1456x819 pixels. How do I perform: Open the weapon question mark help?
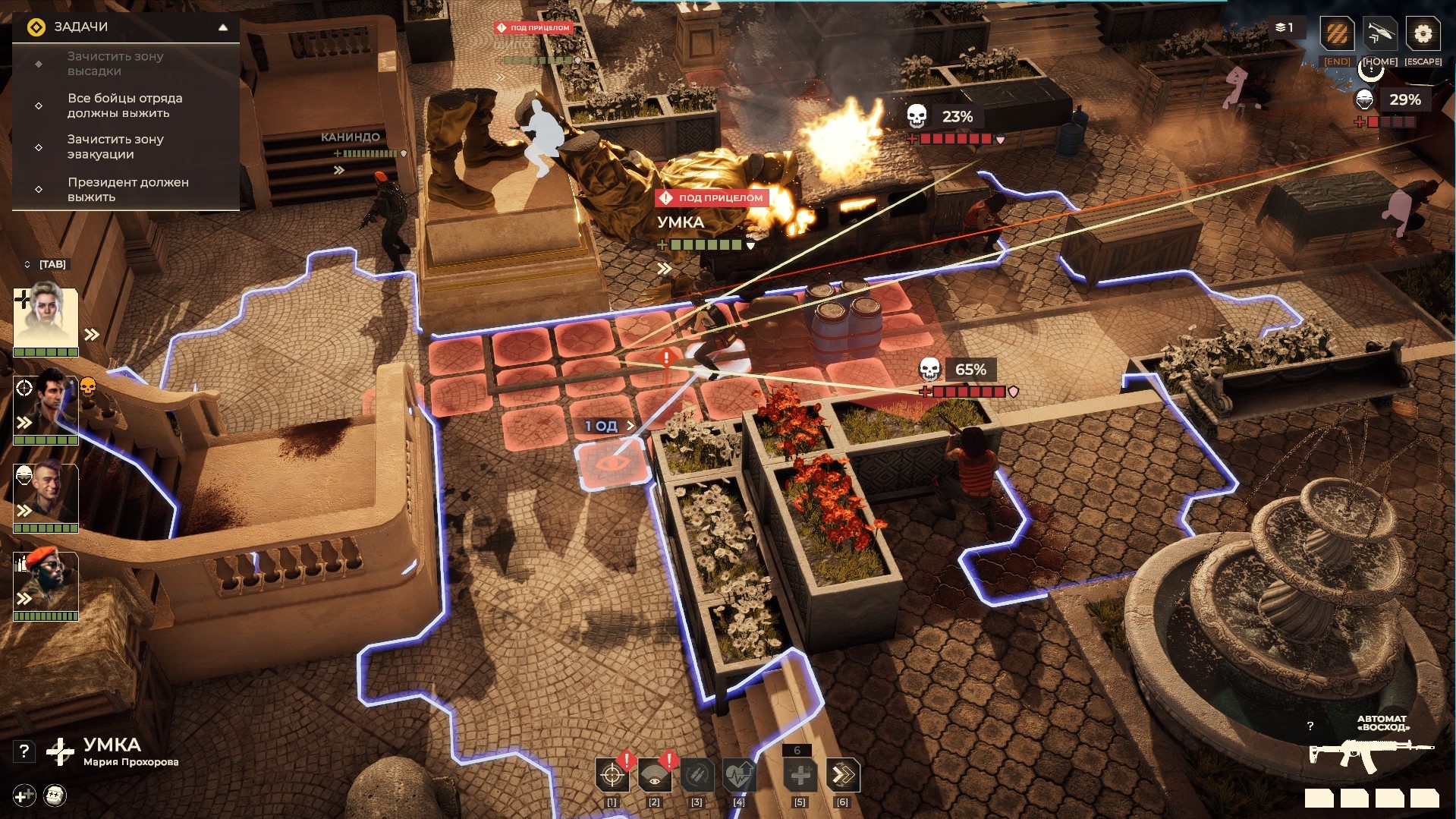pos(1310,726)
